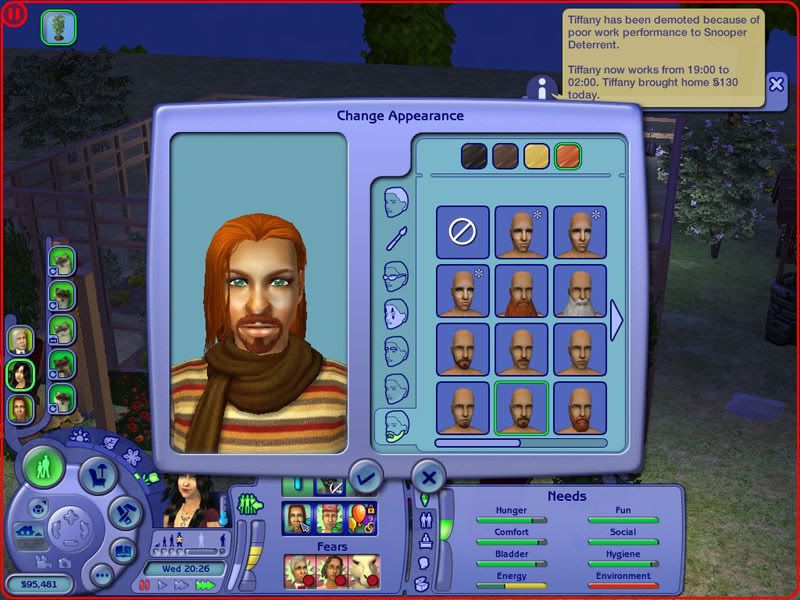Confirm appearance changes with the checkmark
The image size is (800, 600).
(x=365, y=477)
